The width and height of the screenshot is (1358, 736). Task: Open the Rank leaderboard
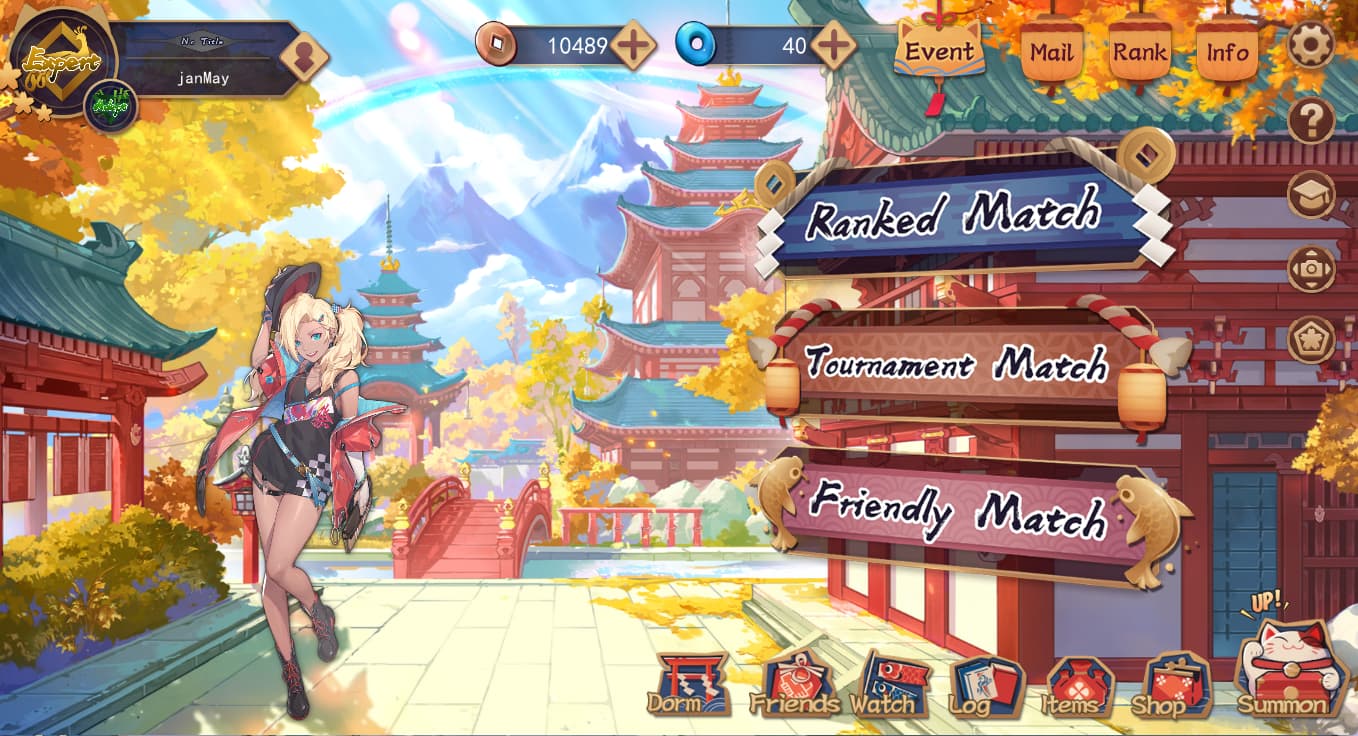point(1140,51)
